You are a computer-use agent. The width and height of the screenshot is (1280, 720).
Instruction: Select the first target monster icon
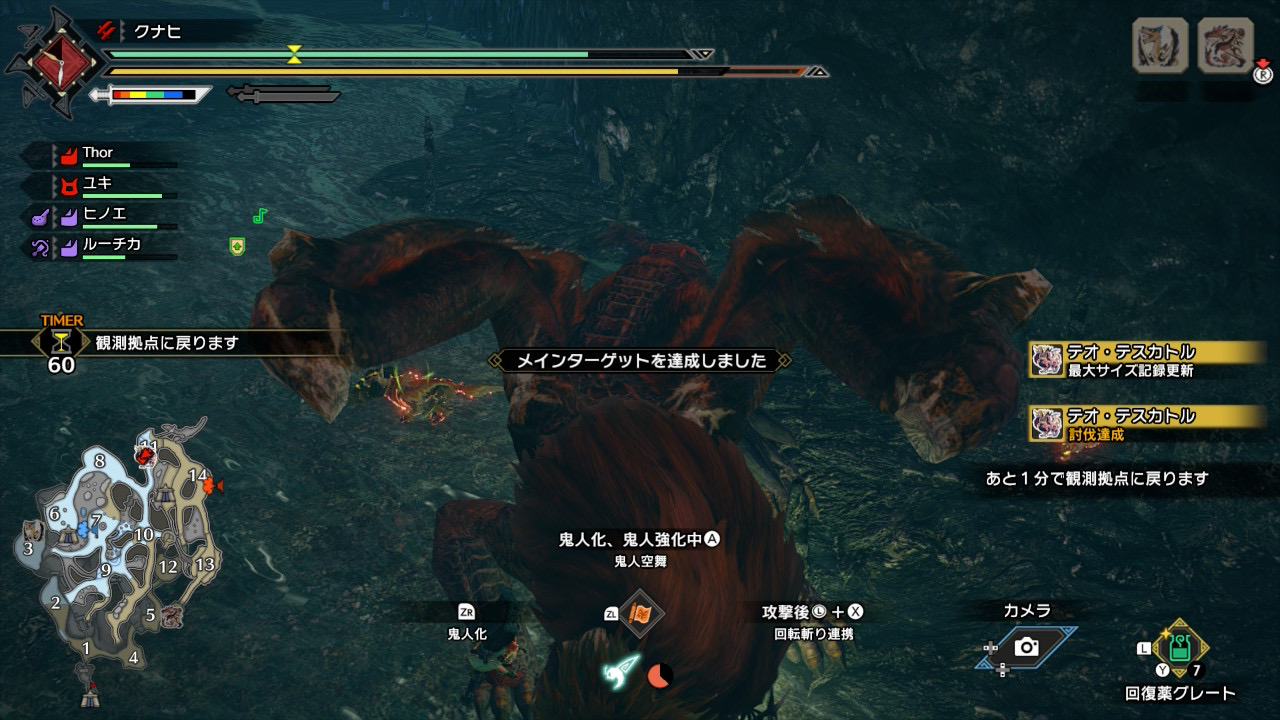click(x=1160, y=46)
